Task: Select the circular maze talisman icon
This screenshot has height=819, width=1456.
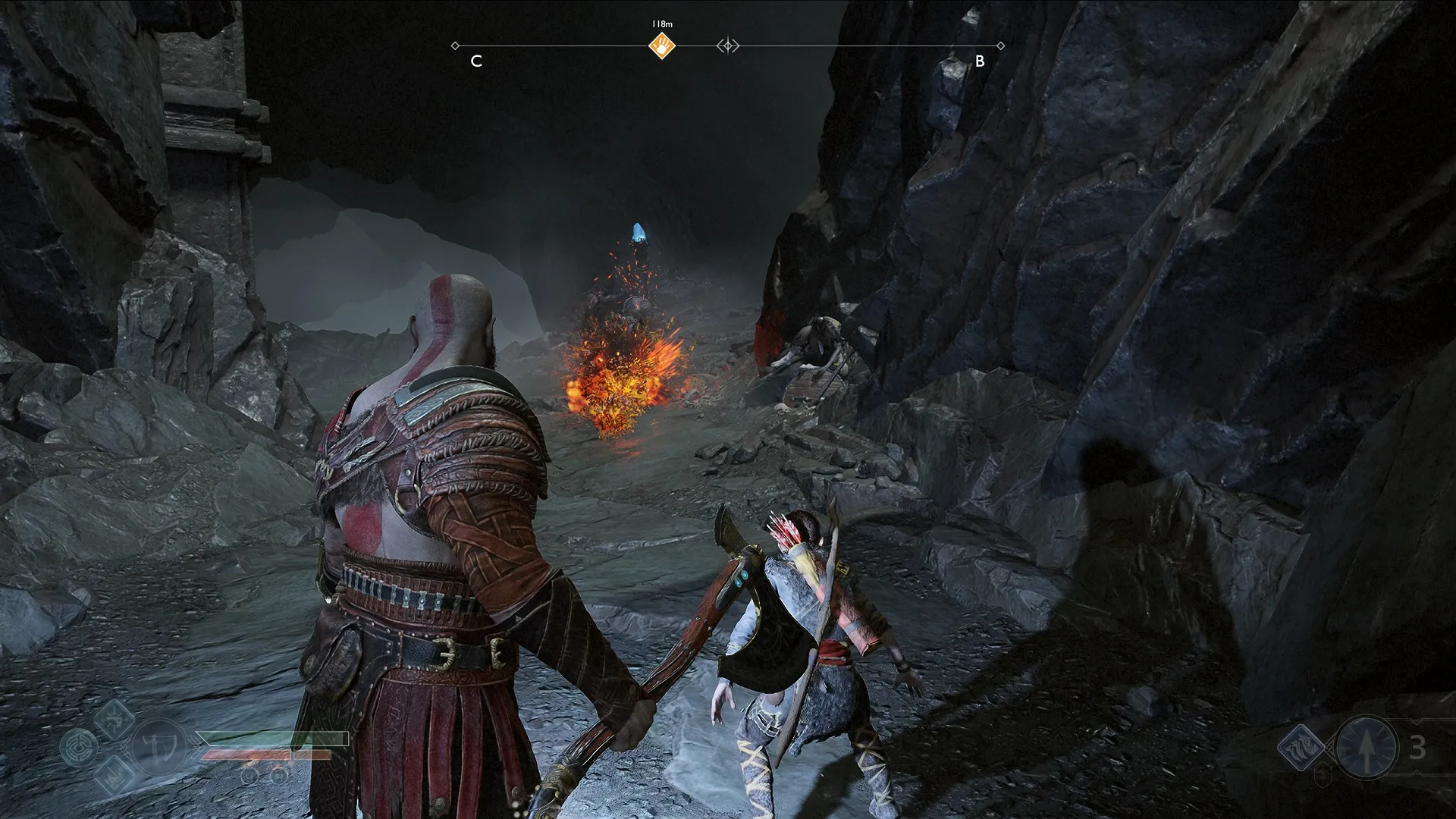Action: coord(79,747)
